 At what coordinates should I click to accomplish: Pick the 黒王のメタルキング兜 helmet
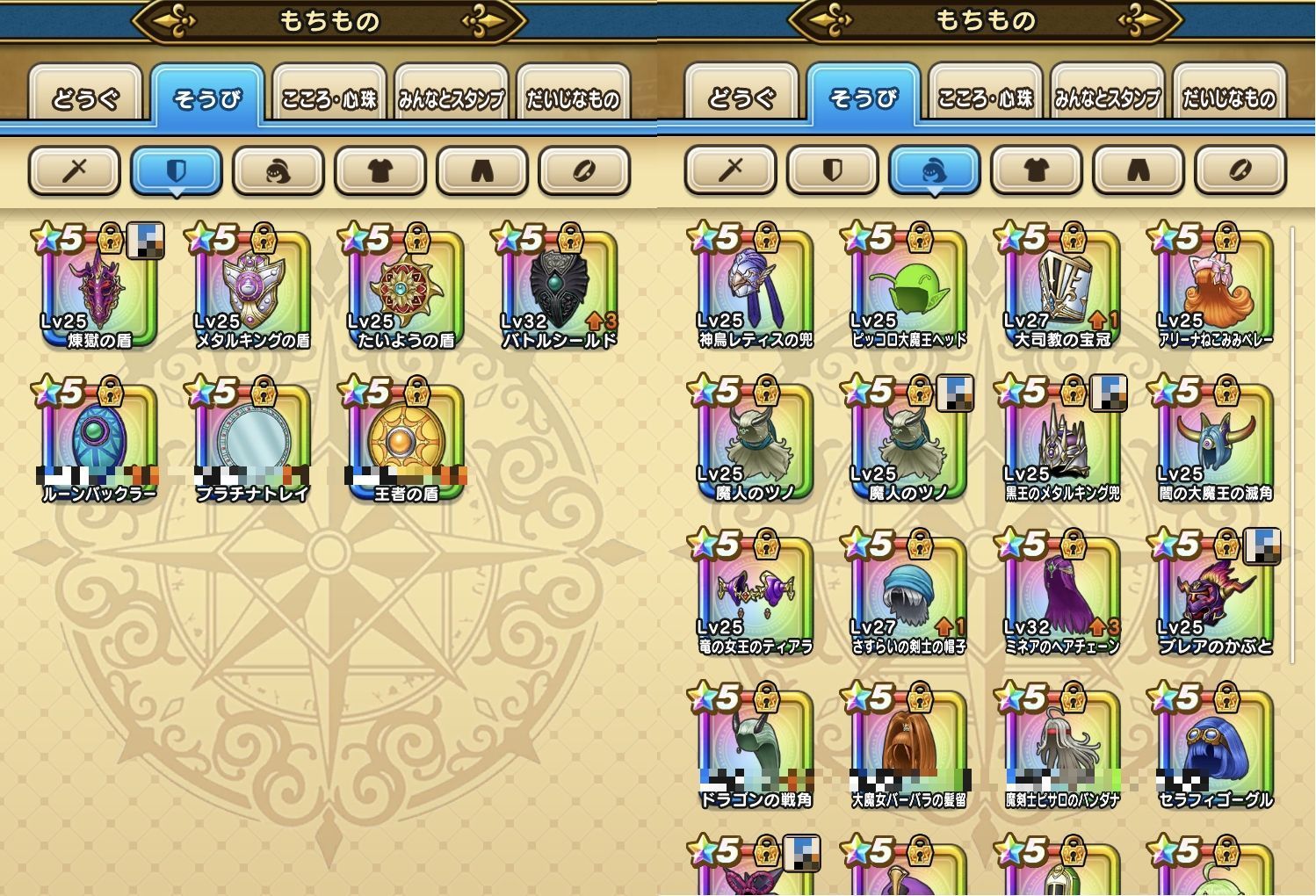pos(1062,443)
